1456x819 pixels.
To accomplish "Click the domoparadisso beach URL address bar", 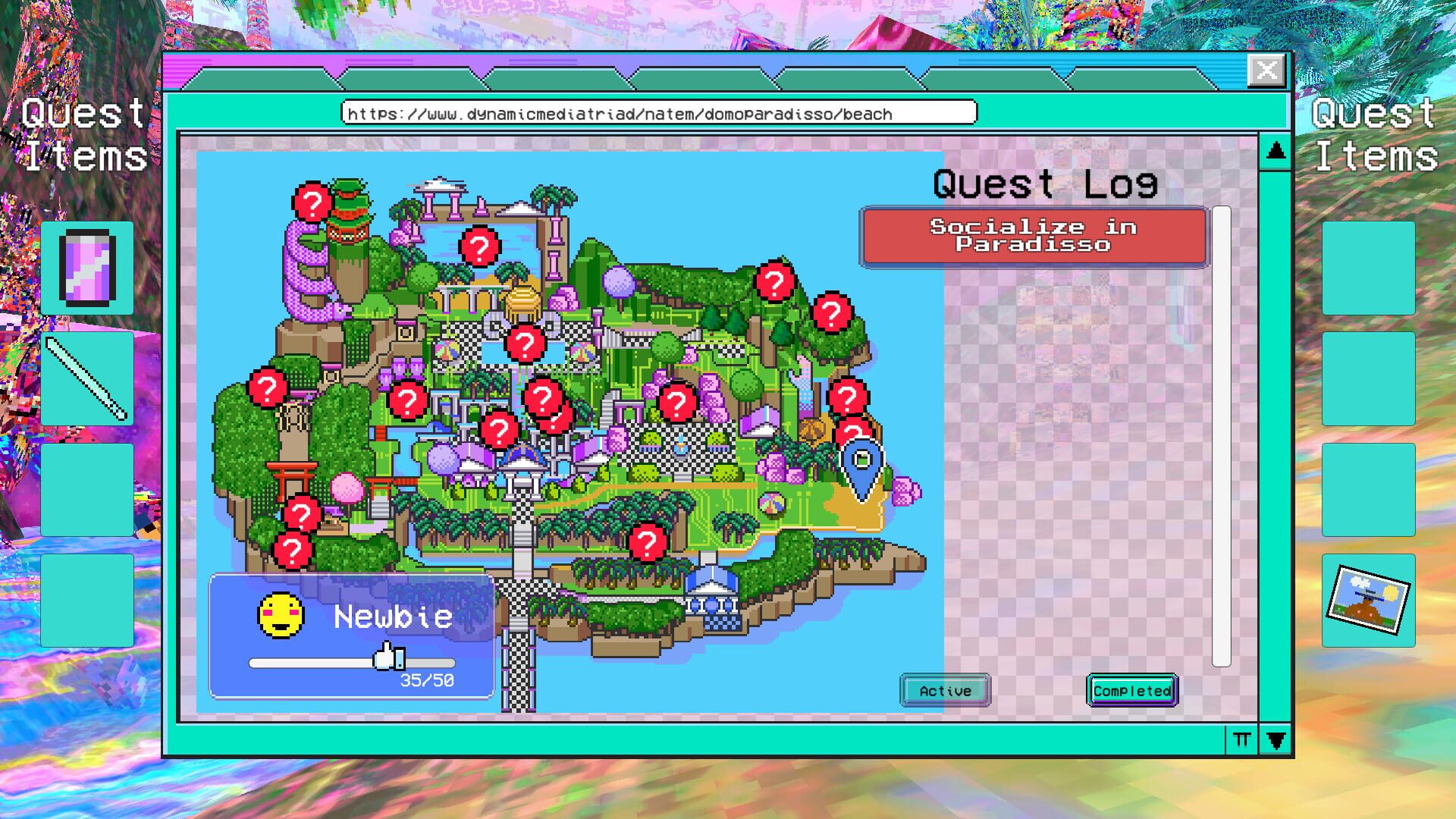I will pyautogui.click(x=660, y=114).
